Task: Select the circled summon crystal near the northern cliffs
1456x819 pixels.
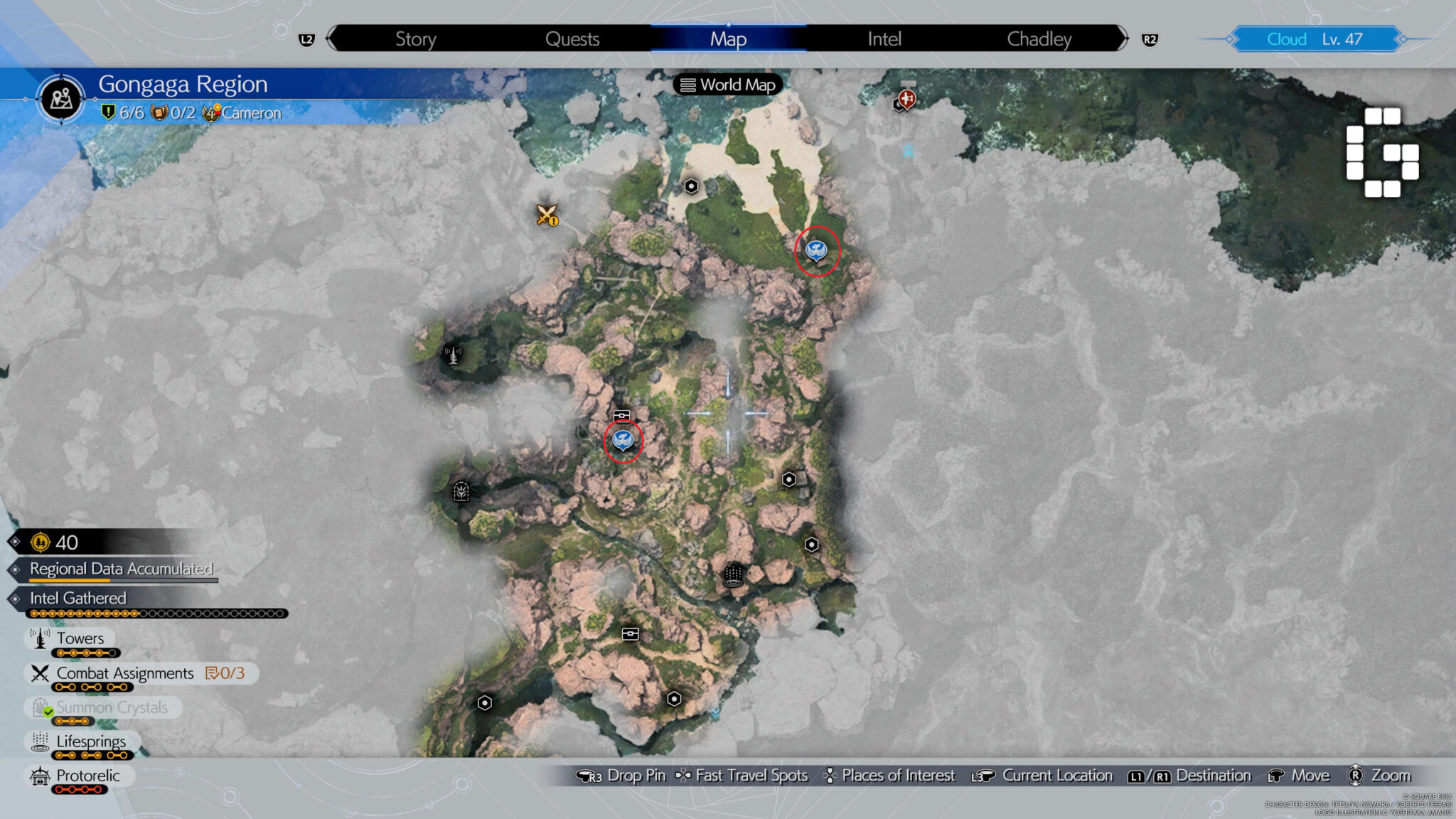Action: [816, 250]
